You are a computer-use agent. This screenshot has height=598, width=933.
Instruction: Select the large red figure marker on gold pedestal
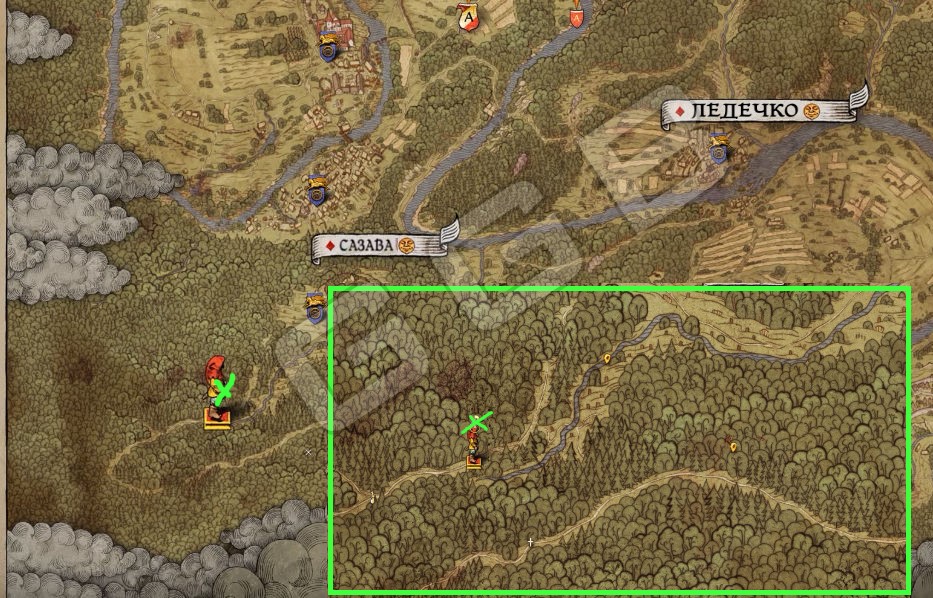point(217,393)
